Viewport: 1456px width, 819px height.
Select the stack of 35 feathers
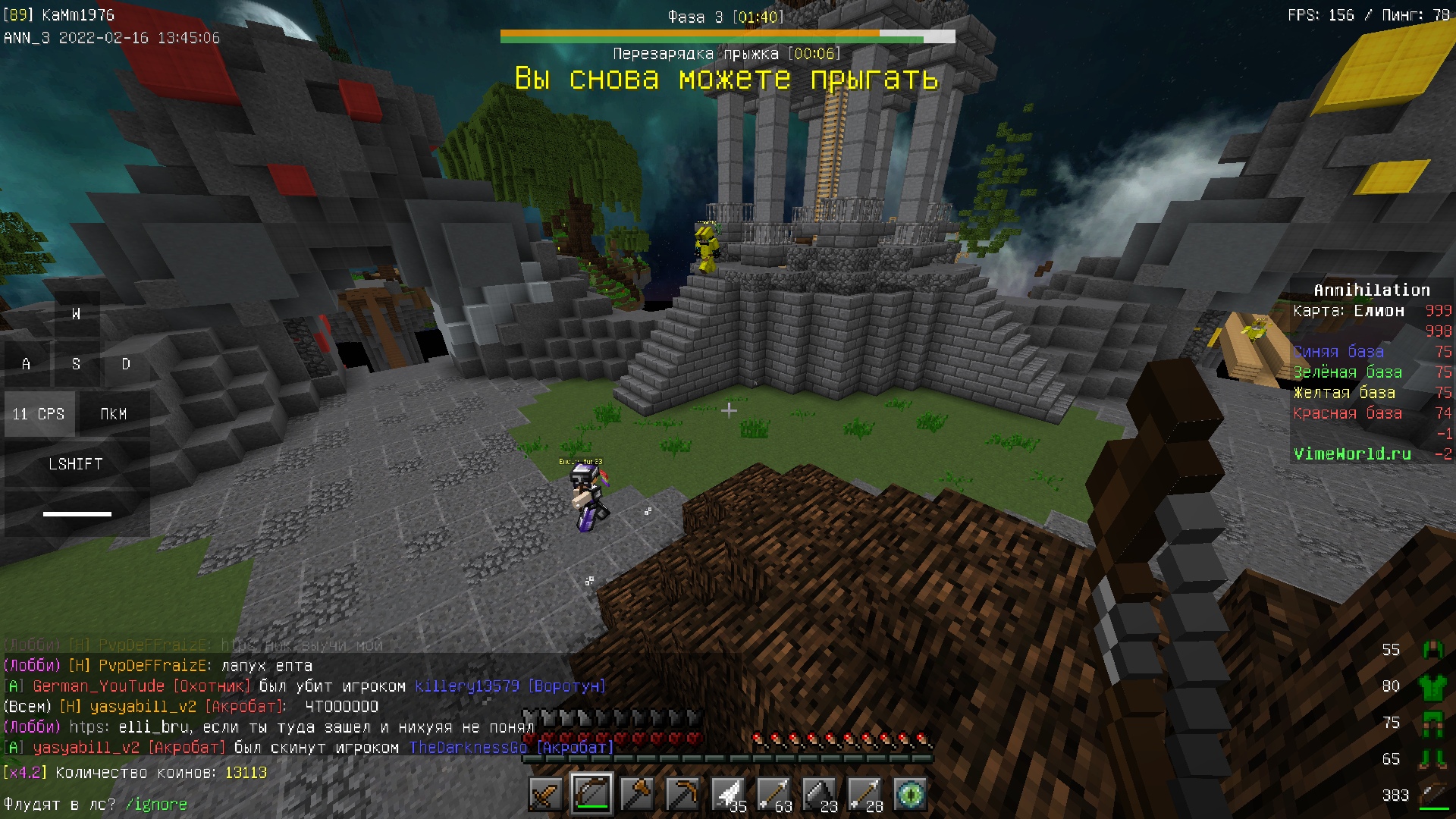tap(728, 795)
